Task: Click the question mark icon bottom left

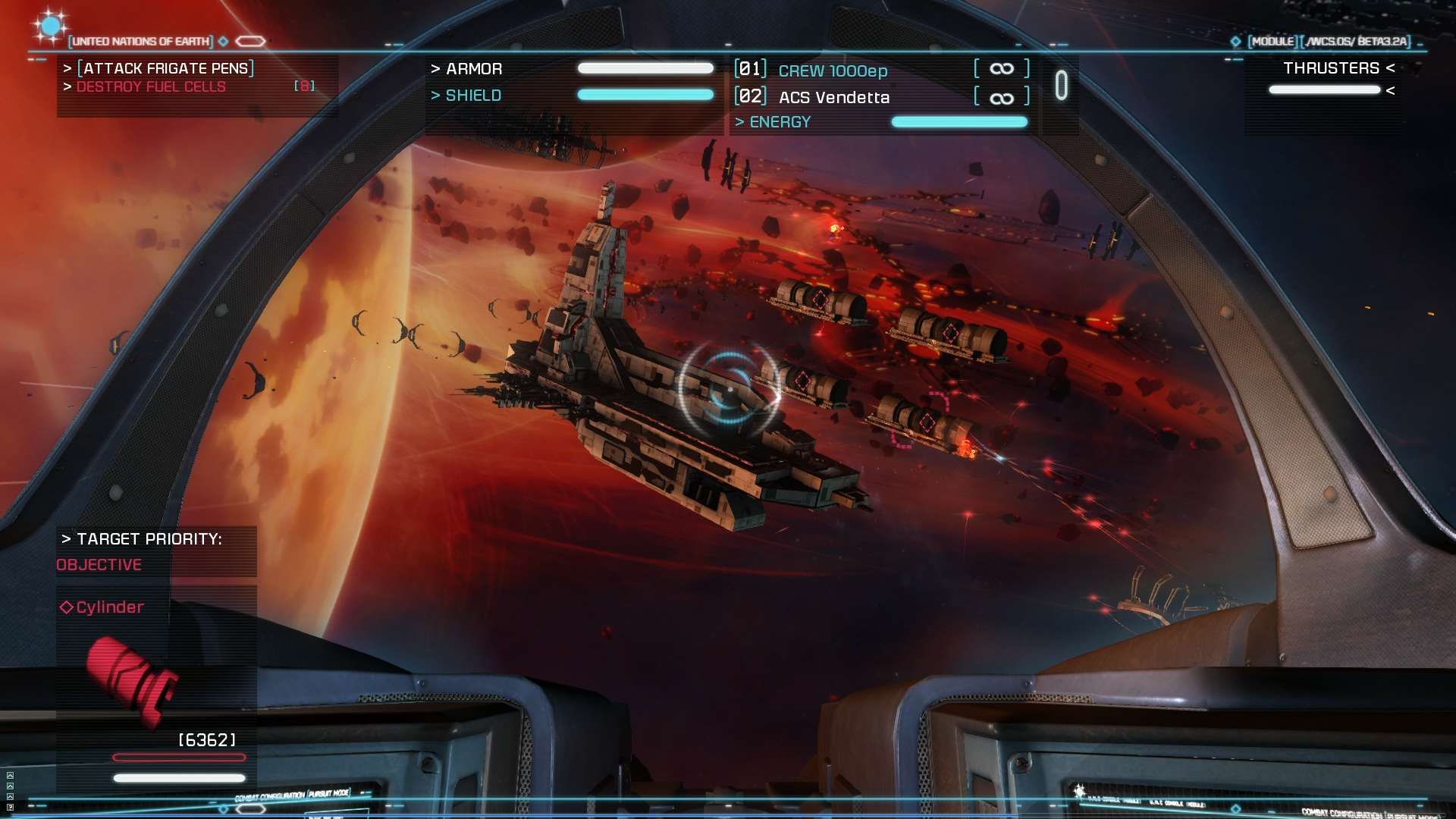Action: coord(10,808)
